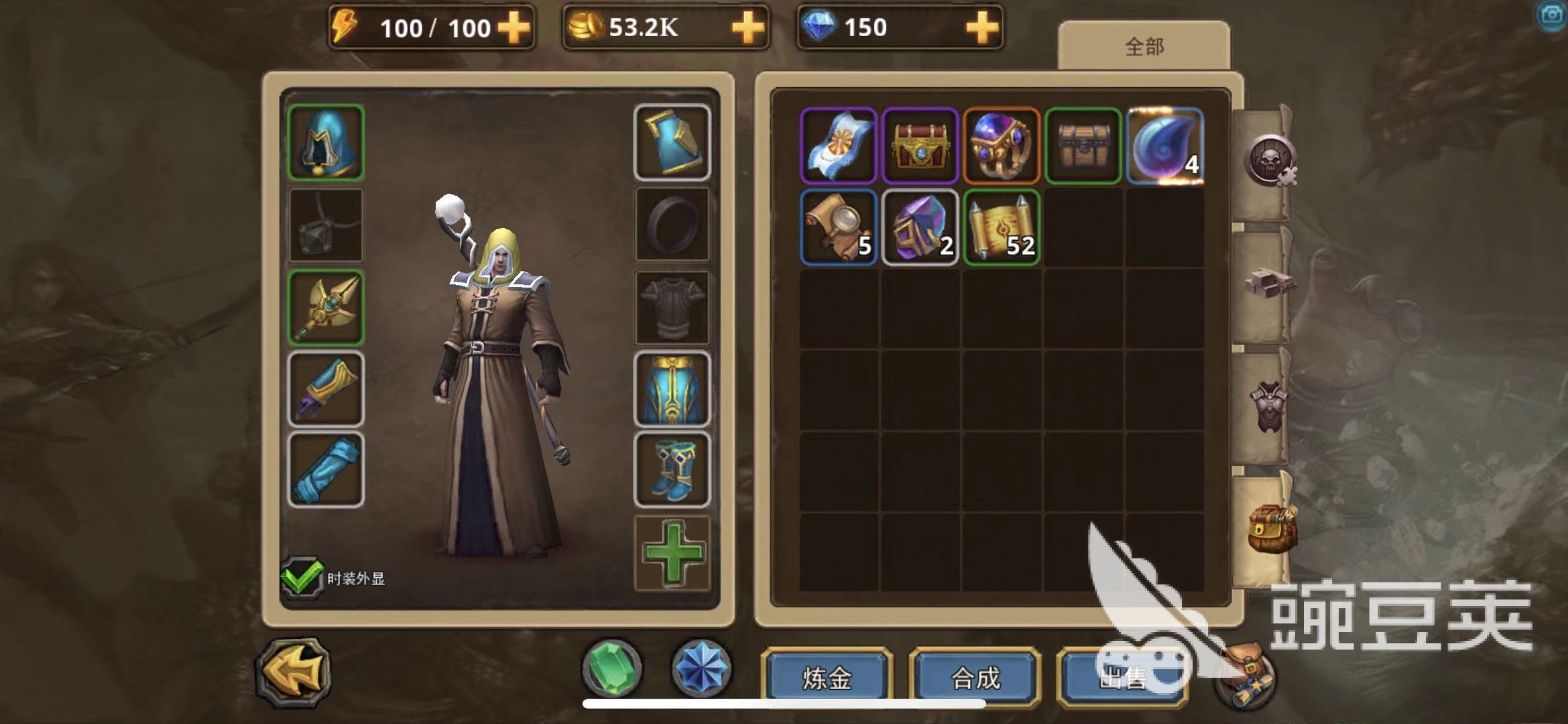Open the chest armor side tab
Image resolution: width=1568 pixels, height=724 pixels.
pyautogui.click(x=1268, y=405)
